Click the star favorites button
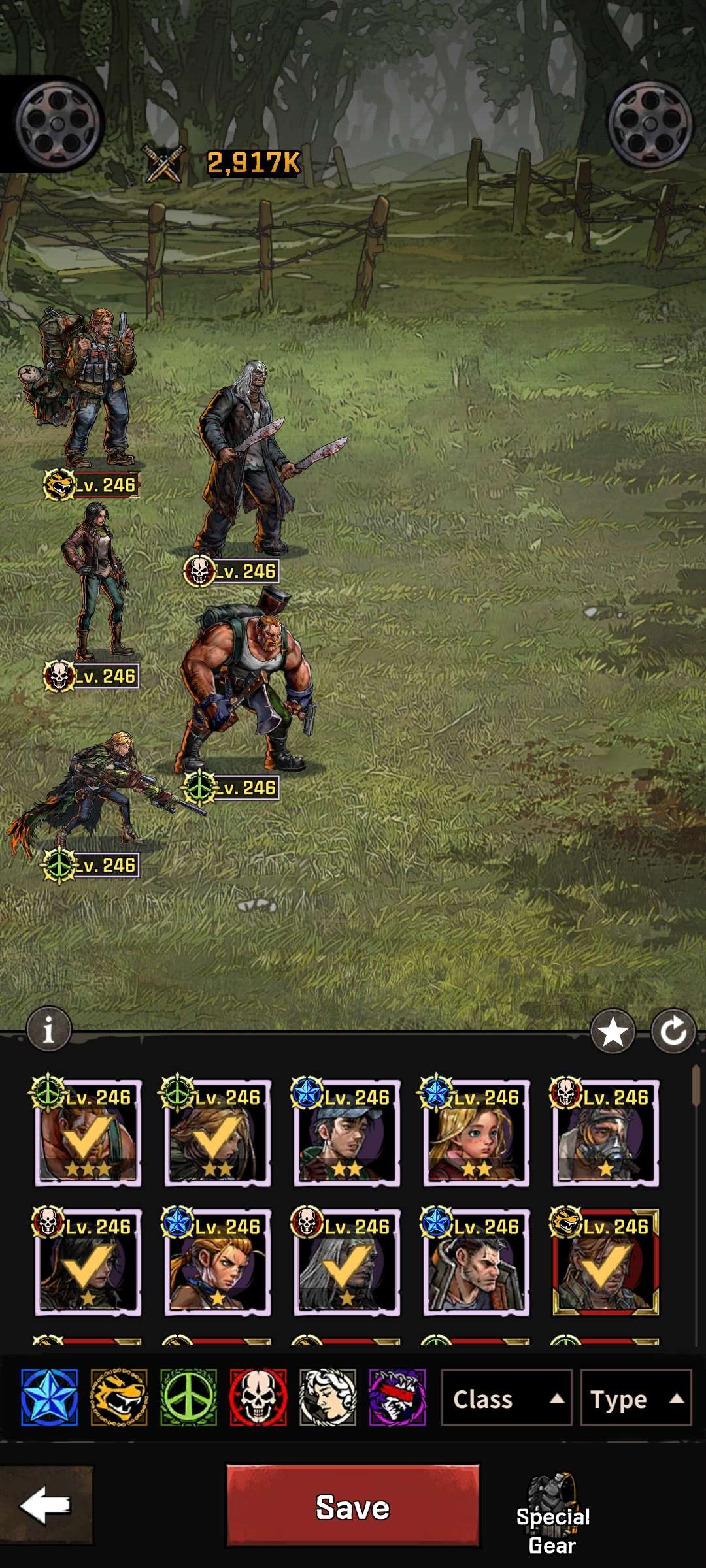The height and width of the screenshot is (1568, 706). click(613, 1032)
